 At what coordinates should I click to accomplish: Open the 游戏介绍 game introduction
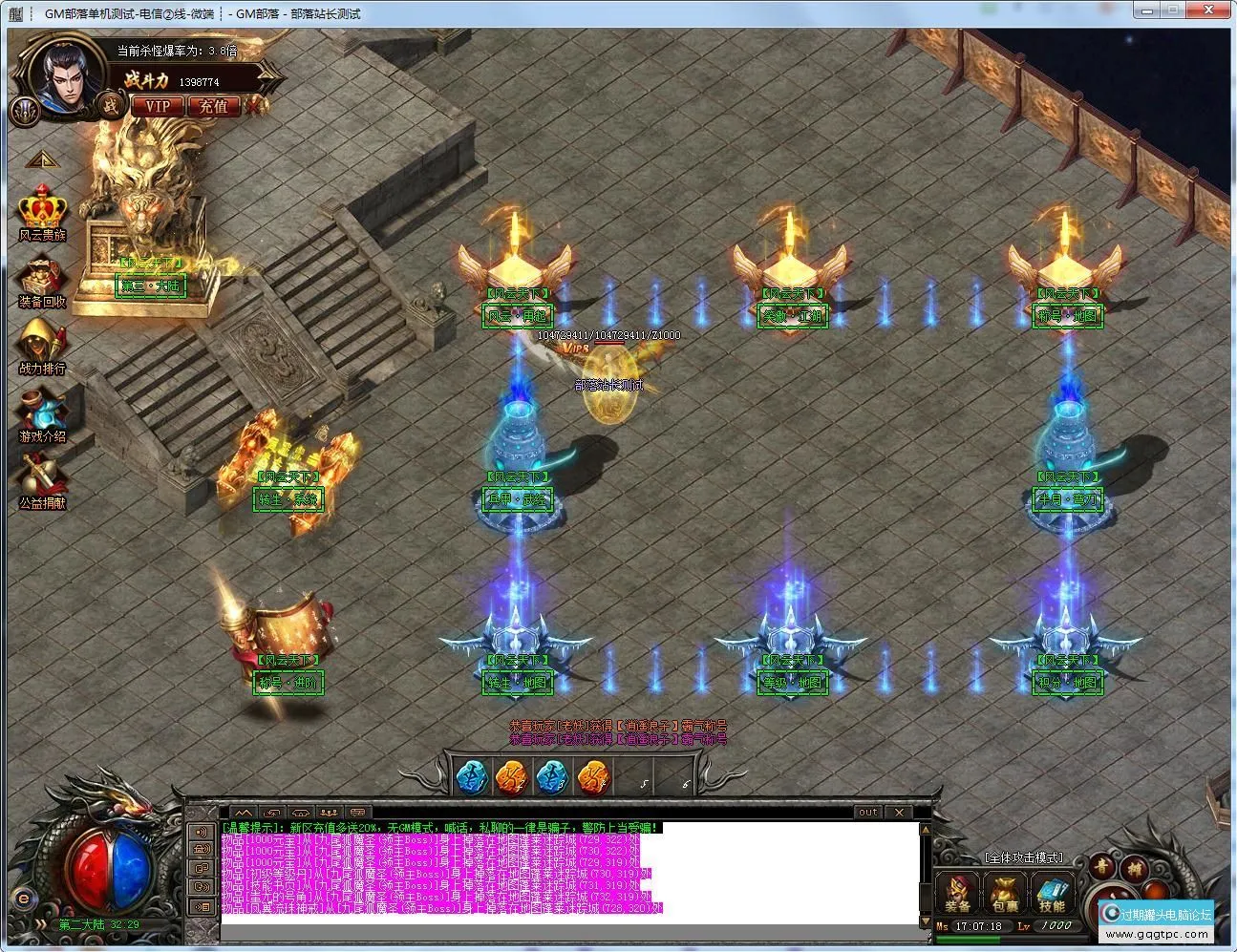(x=42, y=417)
